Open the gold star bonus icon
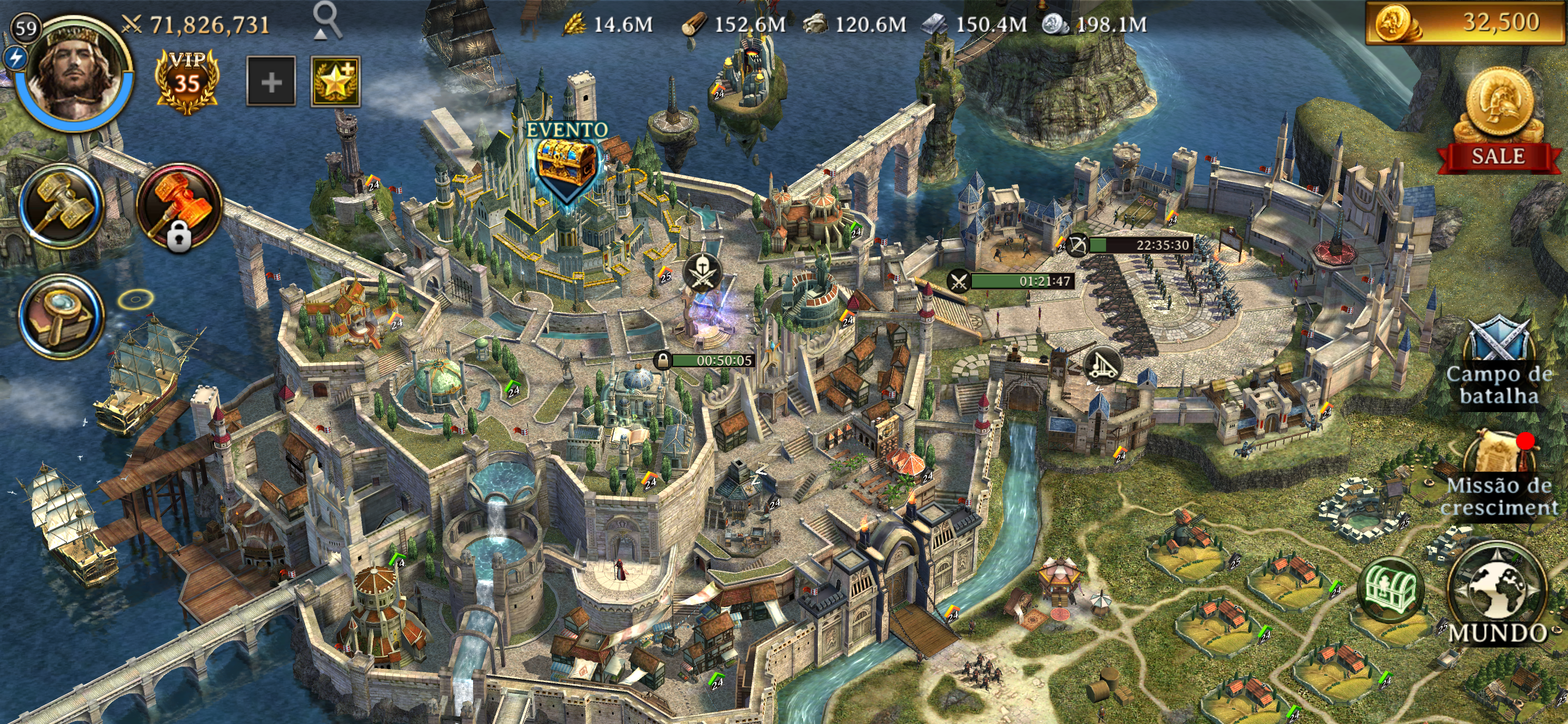1568x724 pixels. coord(335,82)
